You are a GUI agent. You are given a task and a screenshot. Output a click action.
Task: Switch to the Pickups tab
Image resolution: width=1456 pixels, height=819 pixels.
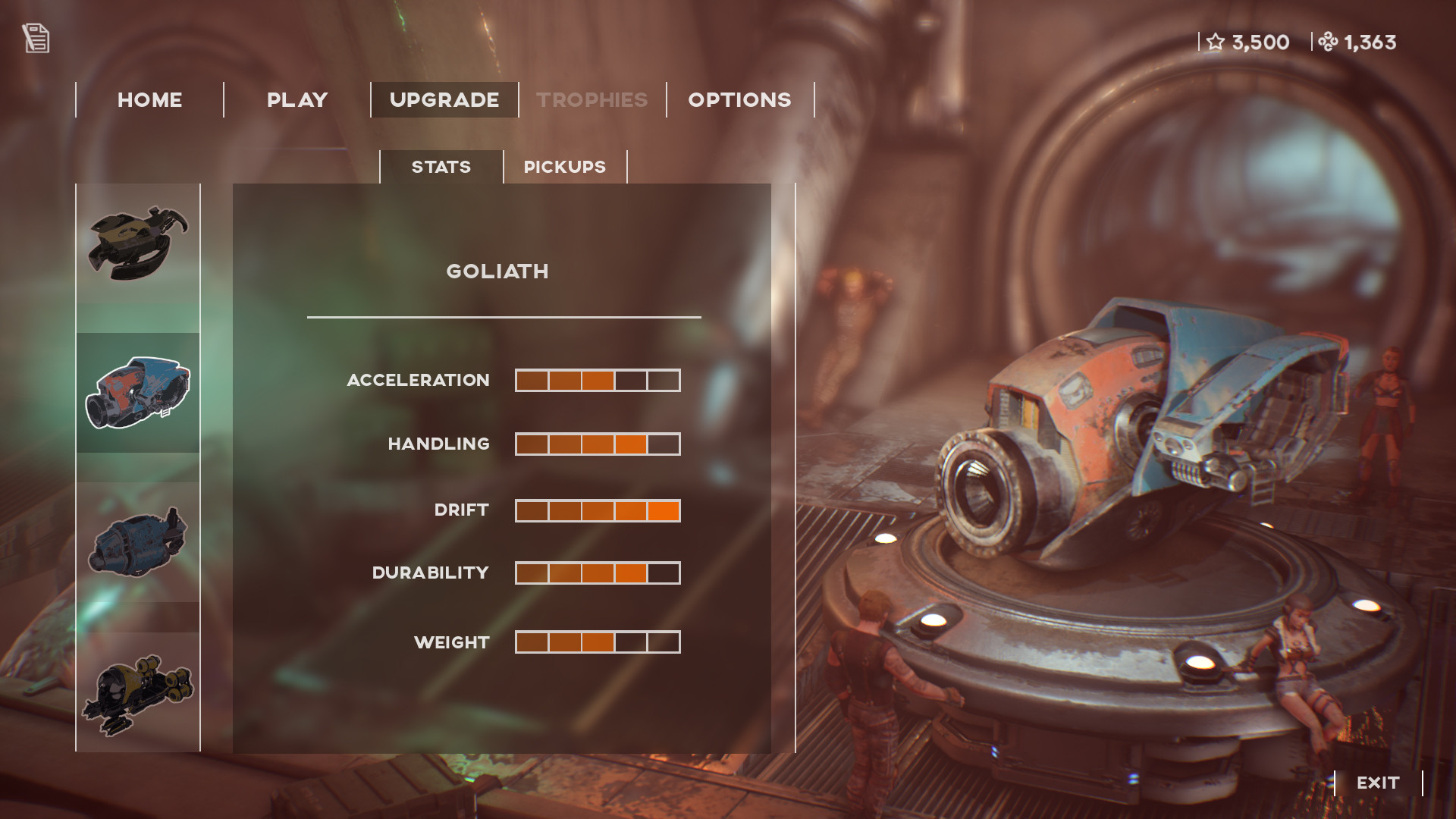pos(565,167)
